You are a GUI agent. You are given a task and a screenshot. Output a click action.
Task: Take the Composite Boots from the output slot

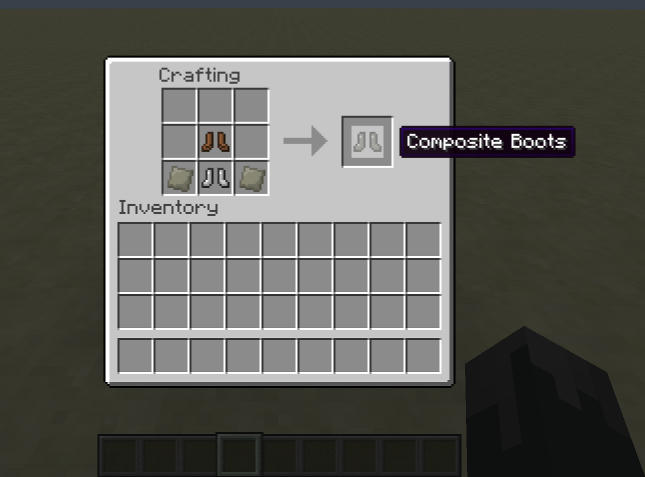point(367,142)
